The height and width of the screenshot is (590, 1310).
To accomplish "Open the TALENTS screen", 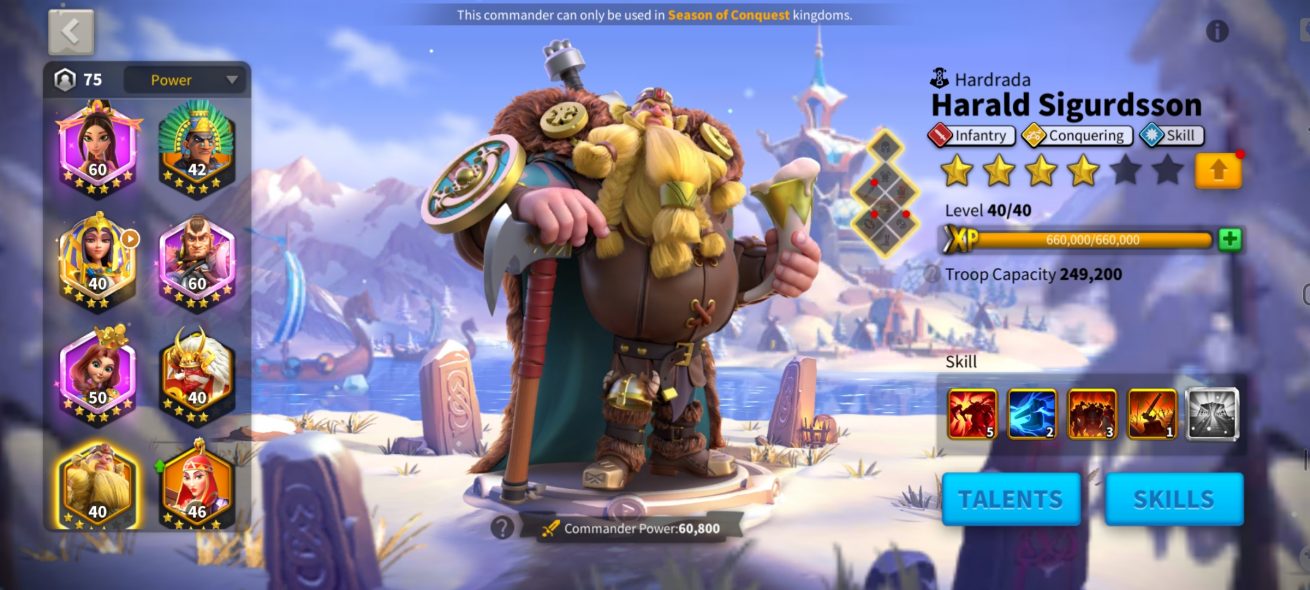I will click(x=1011, y=499).
